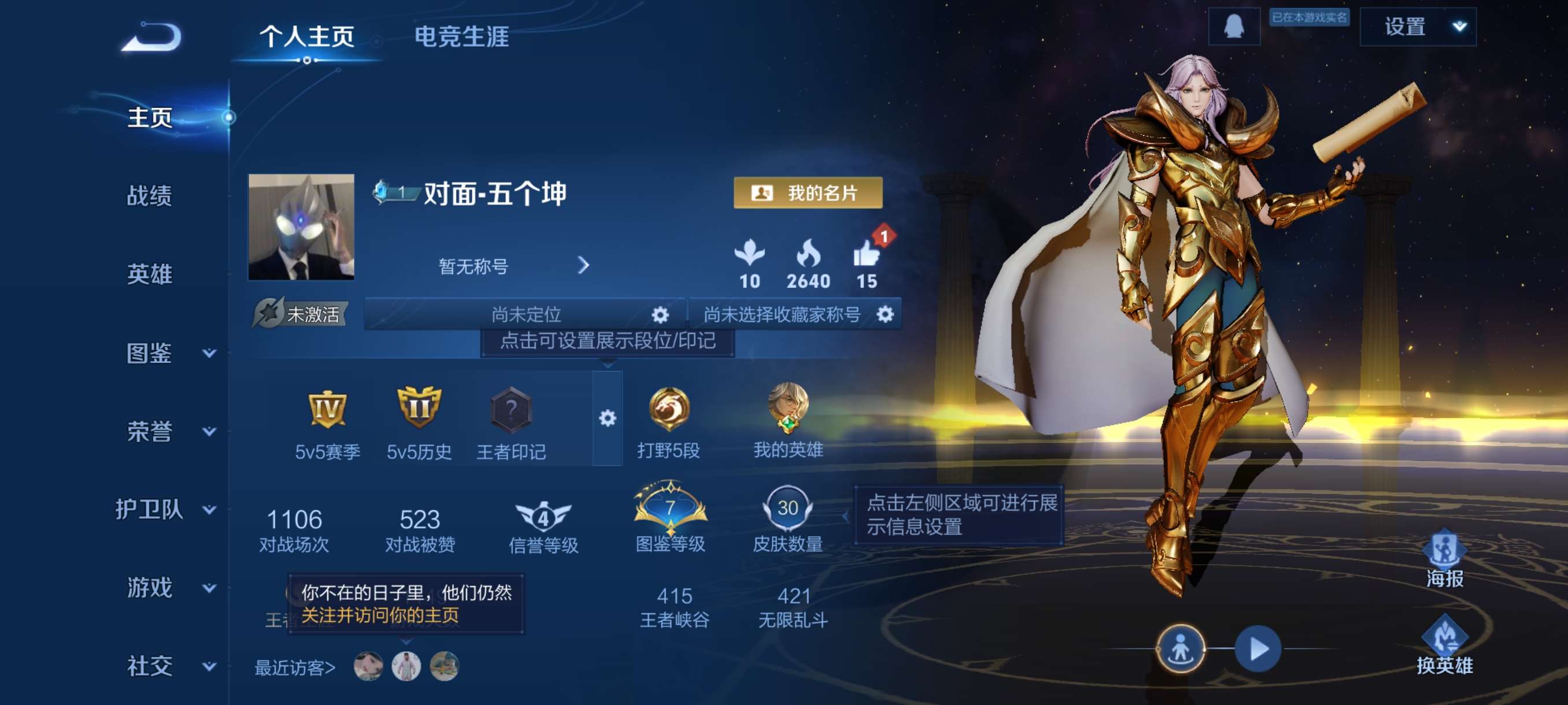Click the 我的名片 button
Screen dimensions: 1568x705
click(808, 194)
